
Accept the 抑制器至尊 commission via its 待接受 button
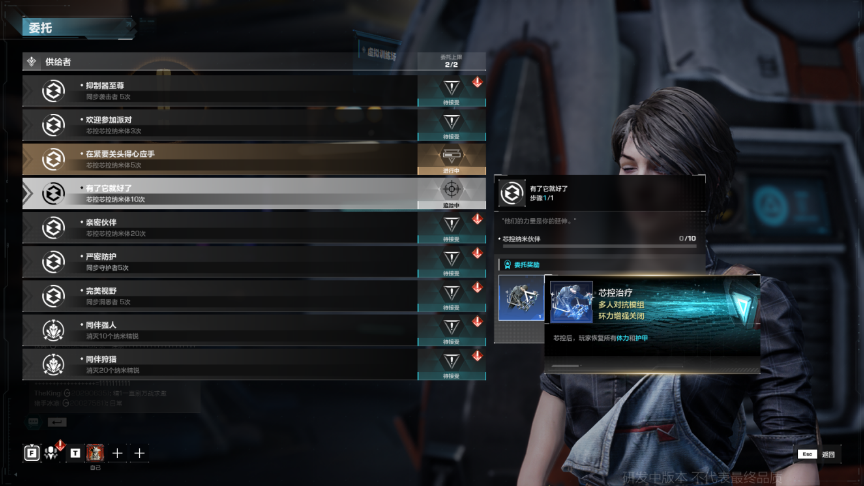click(x=451, y=90)
